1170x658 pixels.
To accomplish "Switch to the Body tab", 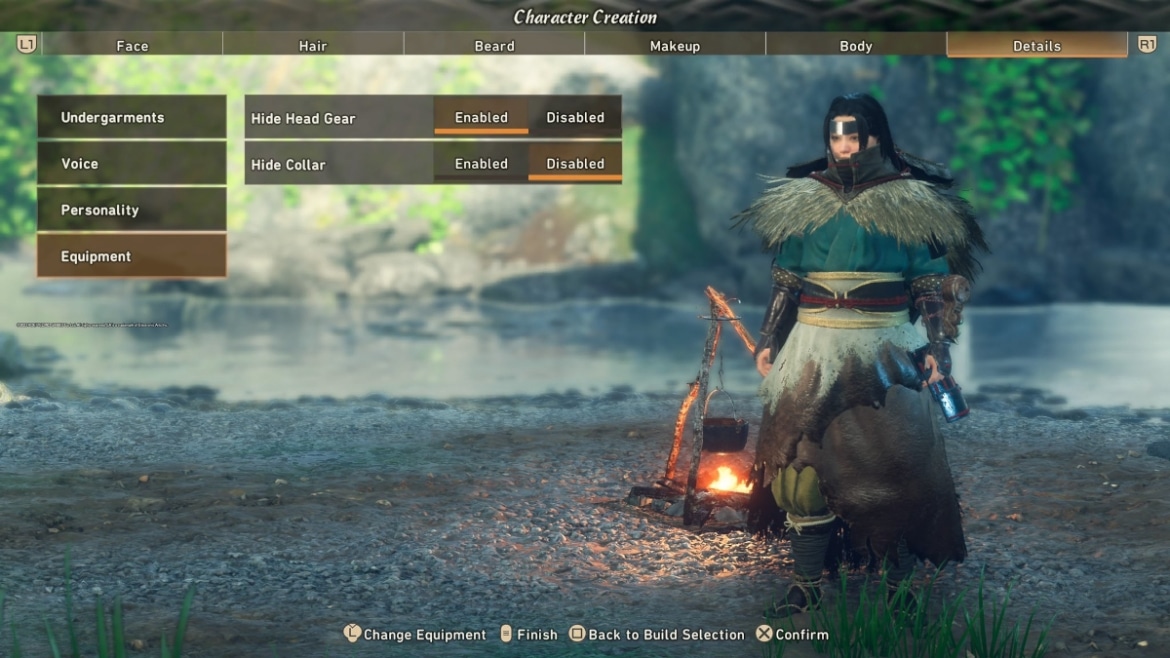I will (856, 45).
